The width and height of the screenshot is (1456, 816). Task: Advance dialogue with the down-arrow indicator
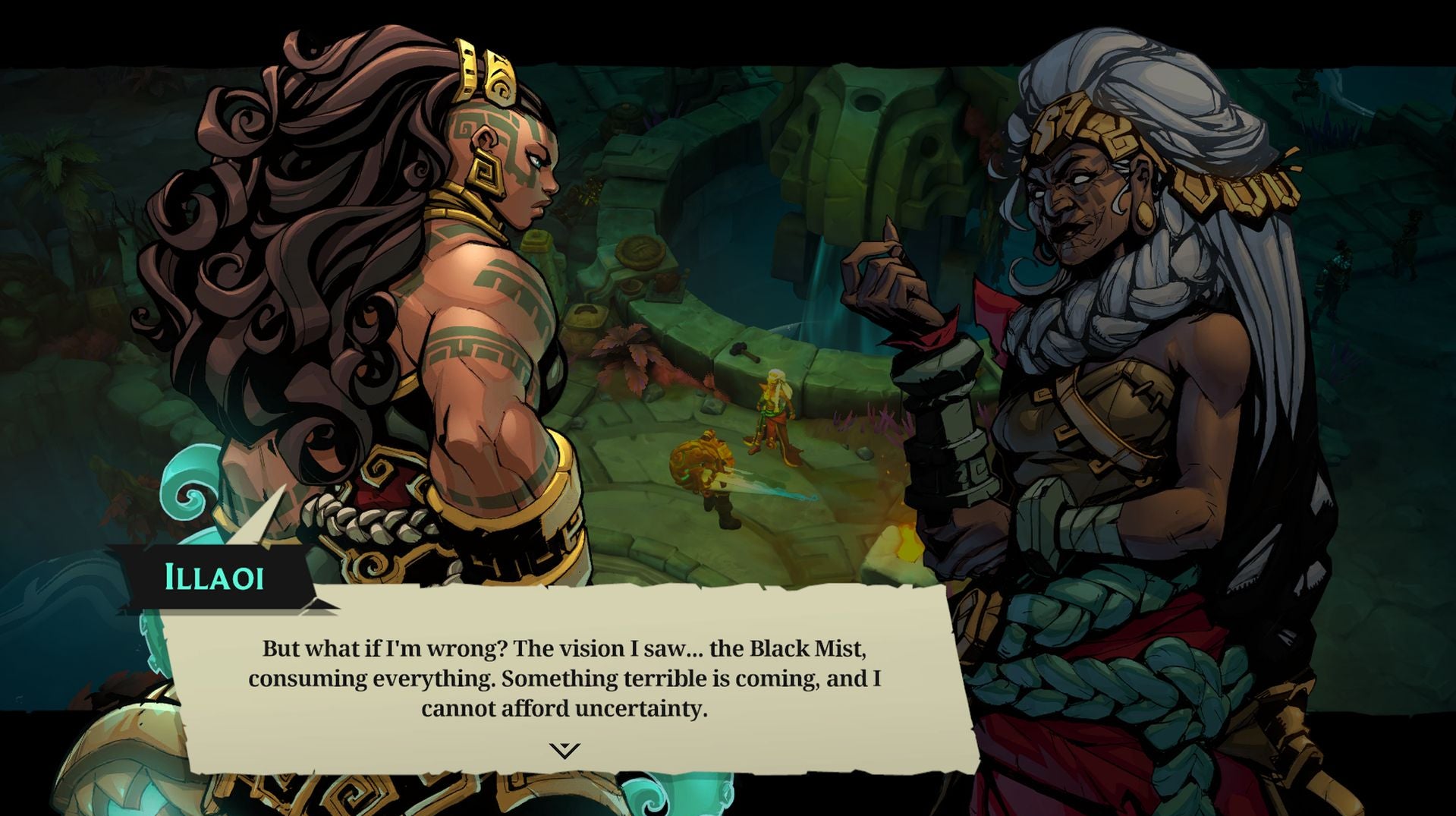click(x=564, y=750)
